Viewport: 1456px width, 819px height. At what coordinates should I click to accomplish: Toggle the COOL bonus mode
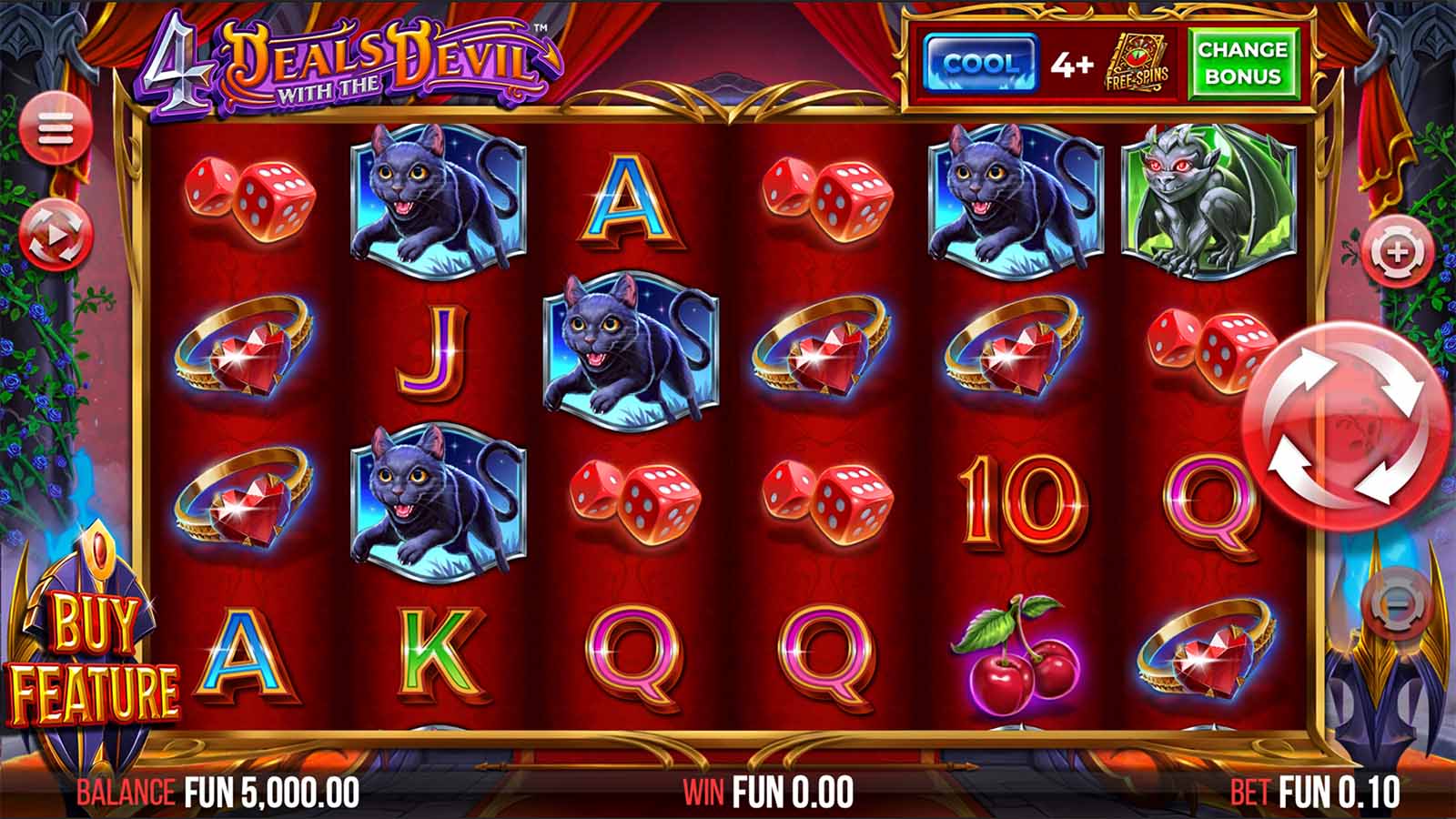pos(981,59)
